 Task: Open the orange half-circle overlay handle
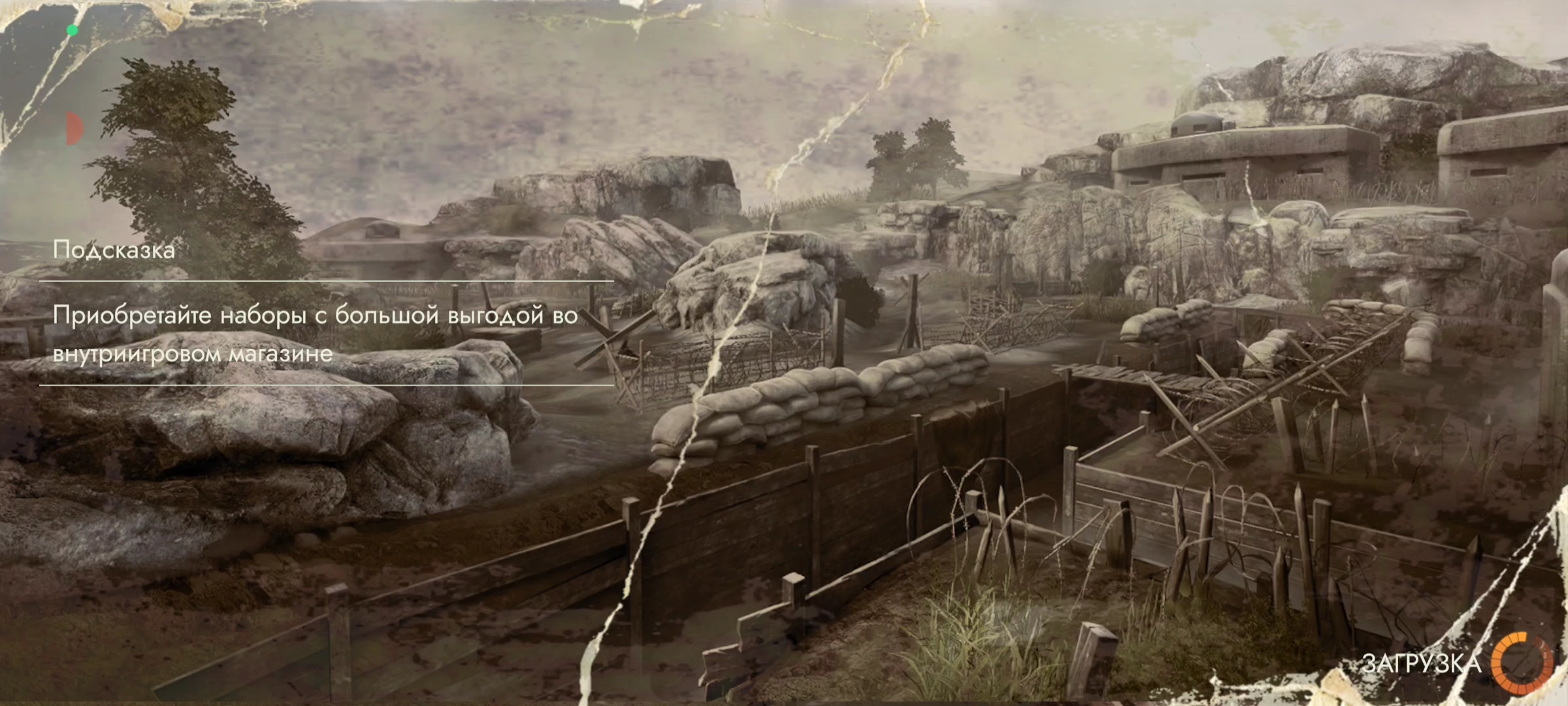pyautogui.click(x=74, y=128)
